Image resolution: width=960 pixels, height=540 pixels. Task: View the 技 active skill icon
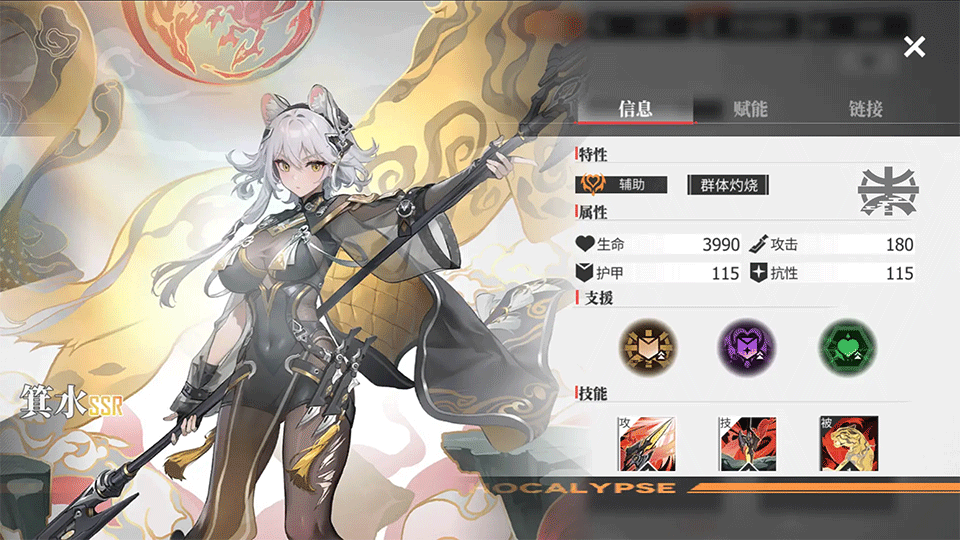click(x=746, y=443)
